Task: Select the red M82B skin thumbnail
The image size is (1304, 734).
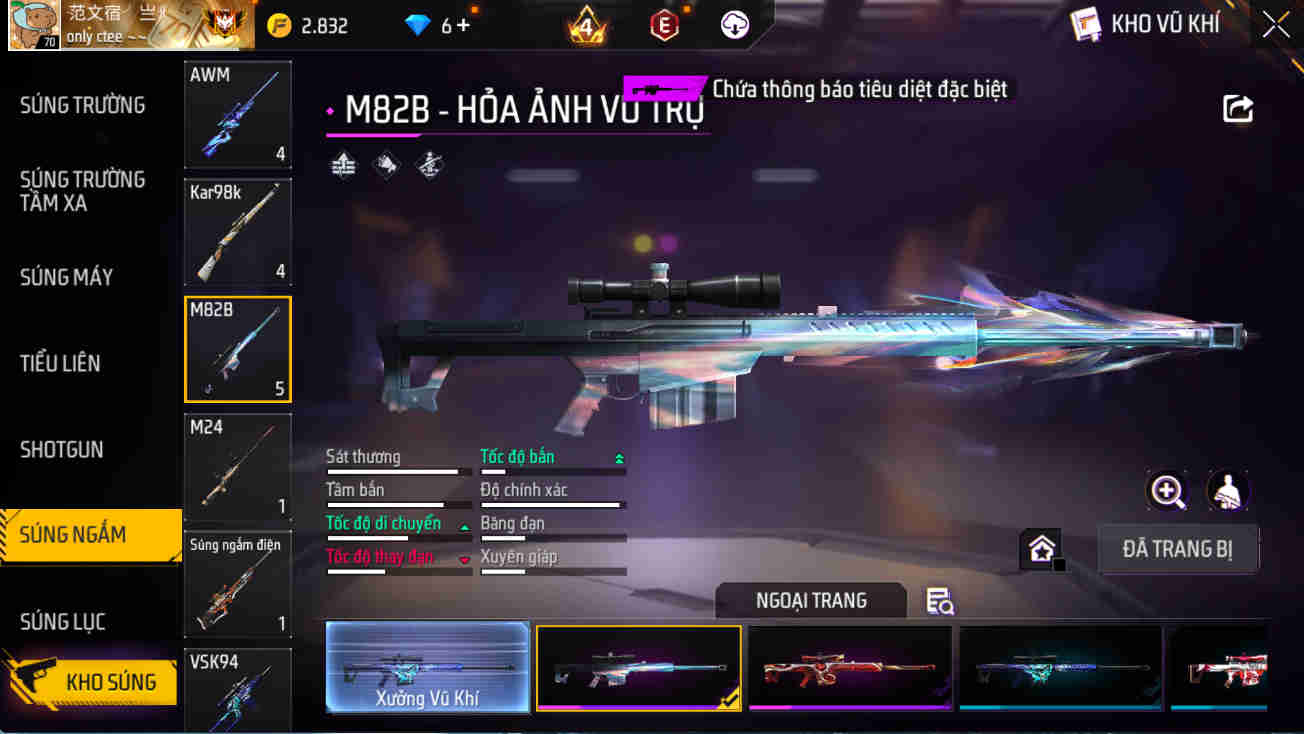Action: click(x=849, y=667)
